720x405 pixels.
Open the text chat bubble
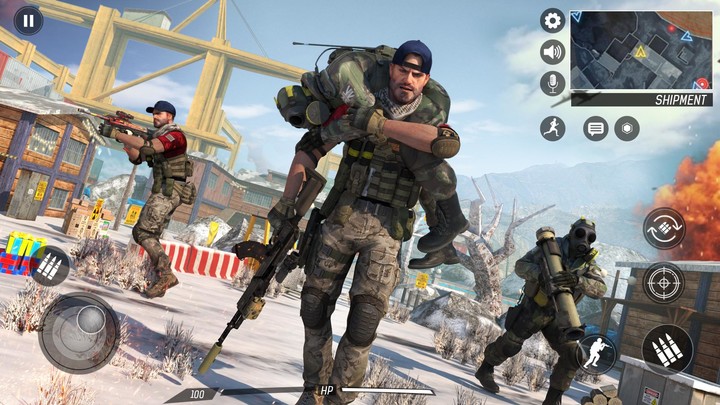596,128
